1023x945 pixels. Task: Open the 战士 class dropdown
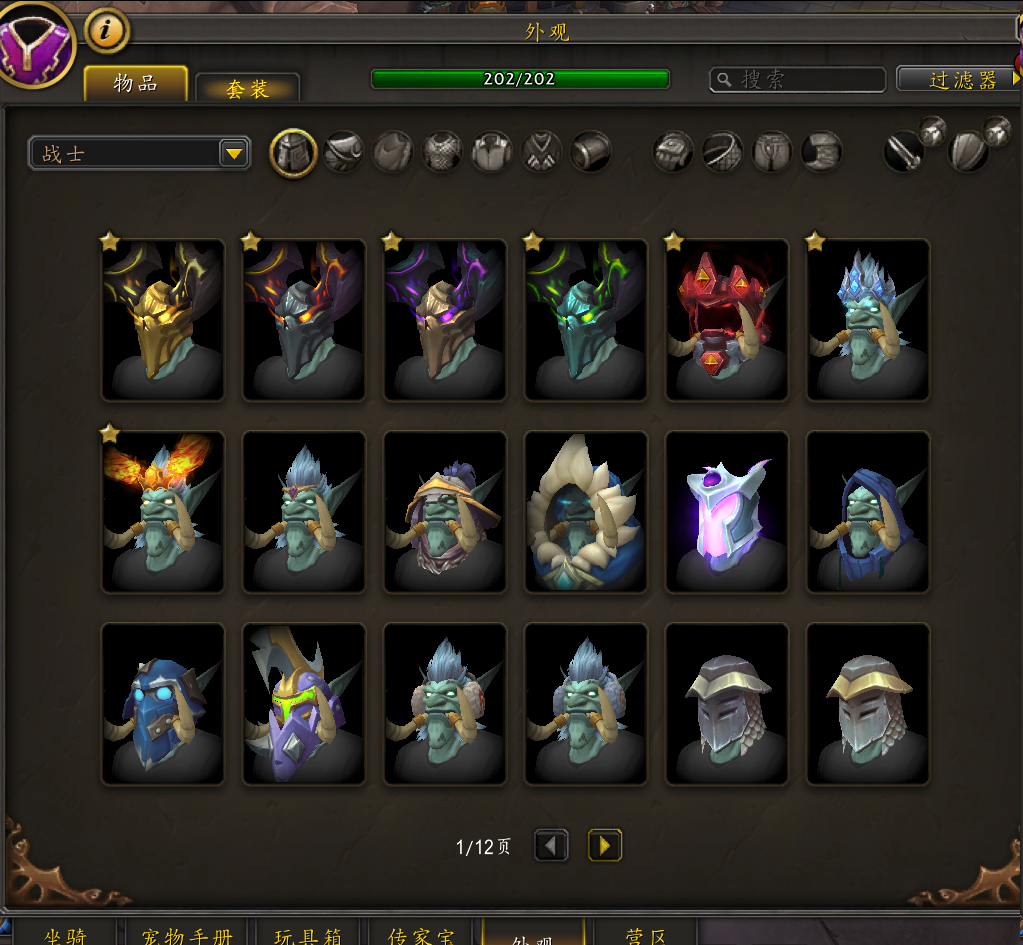pos(139,153)
